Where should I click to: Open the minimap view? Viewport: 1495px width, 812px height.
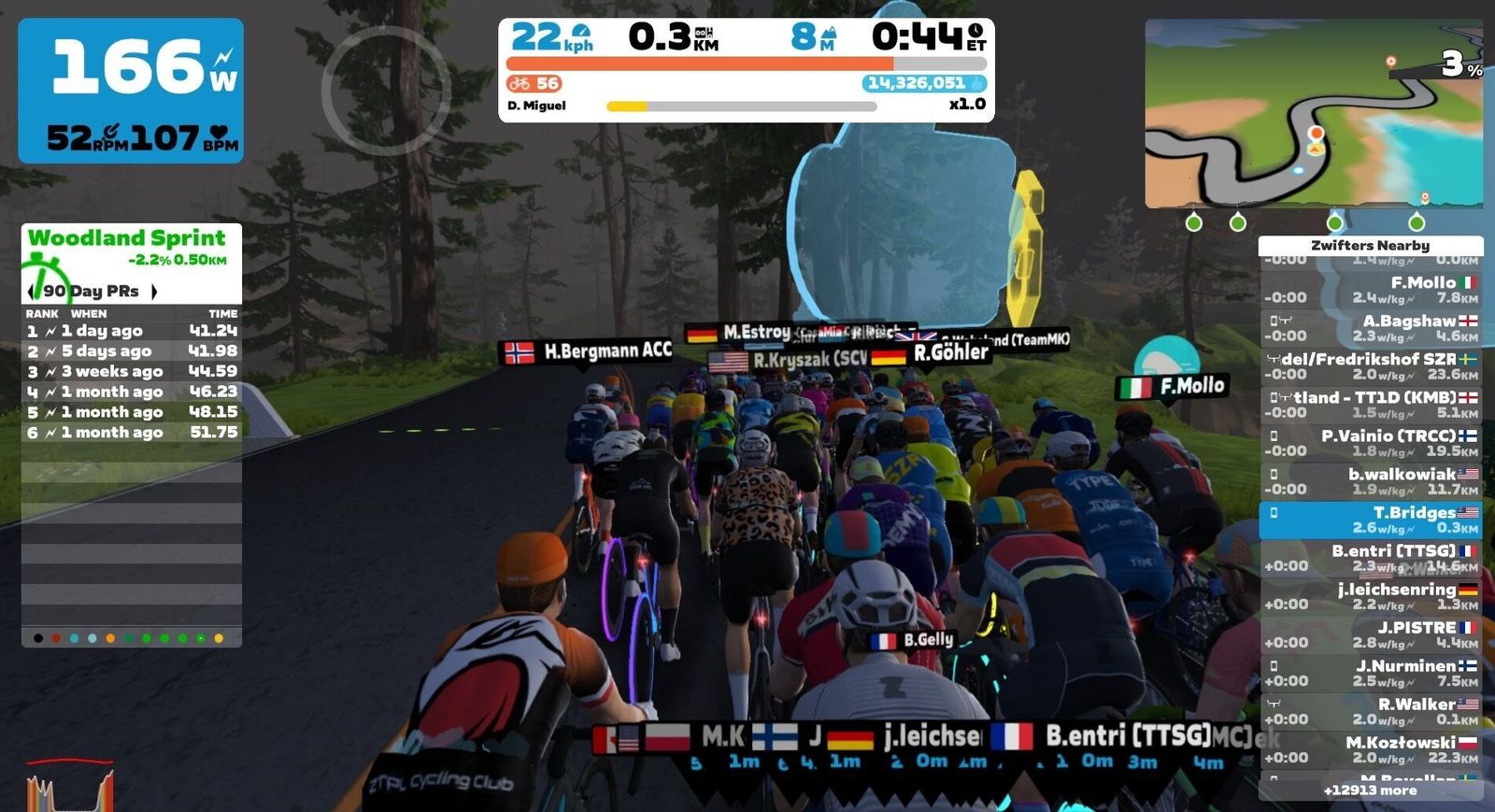1313,112
